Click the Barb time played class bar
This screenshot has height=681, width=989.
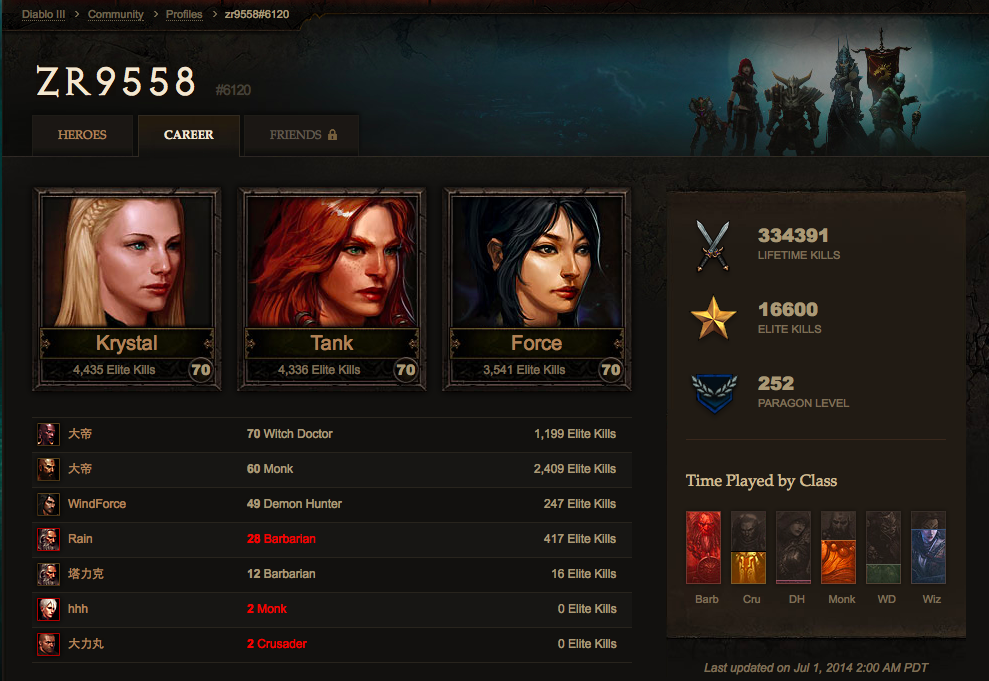703,548
